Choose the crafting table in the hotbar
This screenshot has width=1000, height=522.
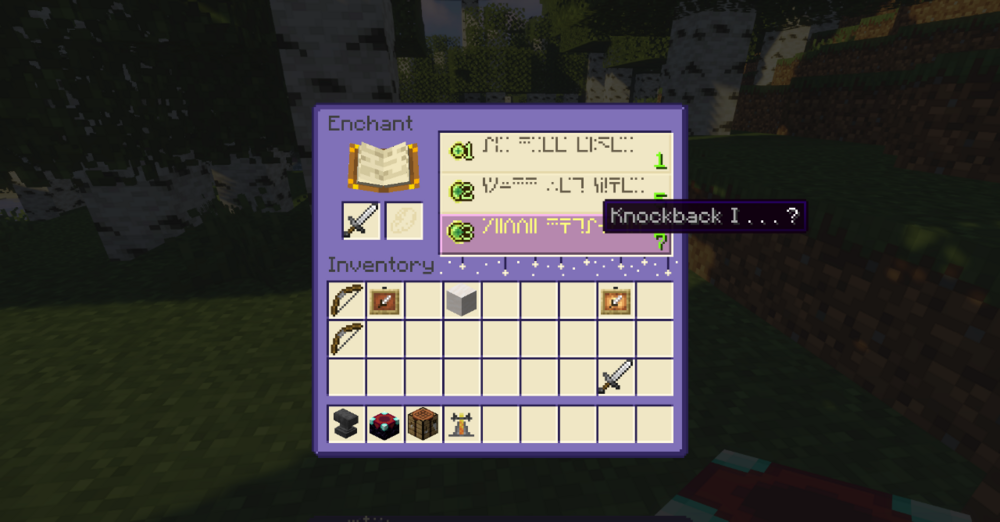click(423, 424)
